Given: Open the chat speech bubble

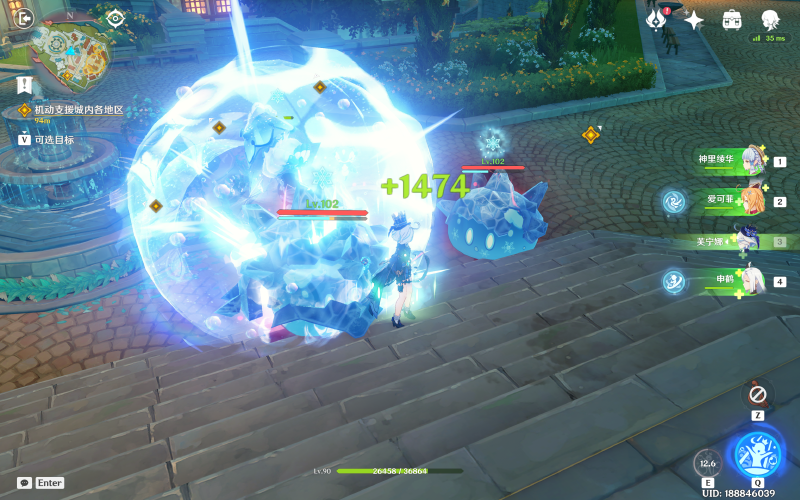Looking at the screenshot, I should coord(24,482).
